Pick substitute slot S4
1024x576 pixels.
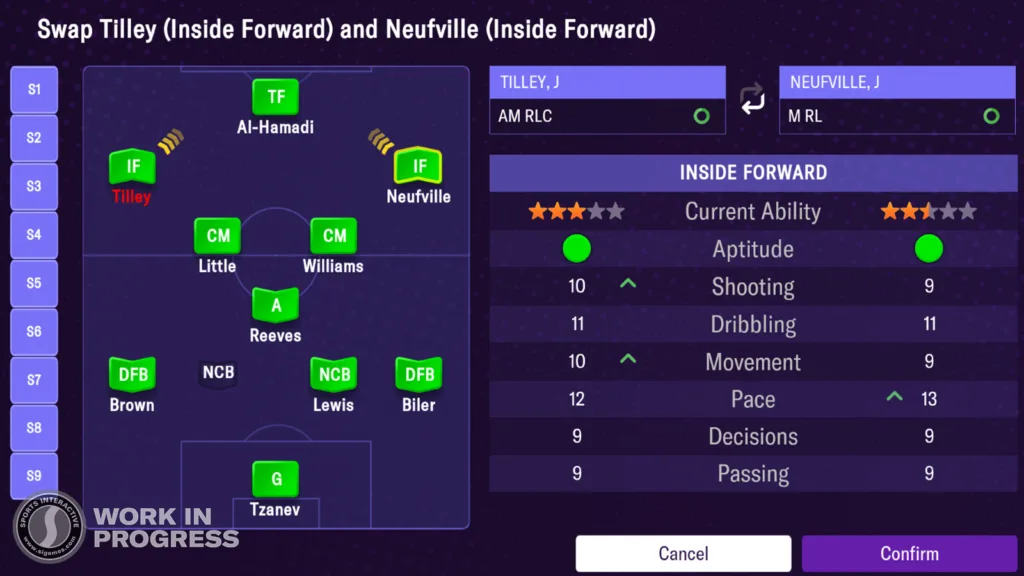click(x=34, y=235)
